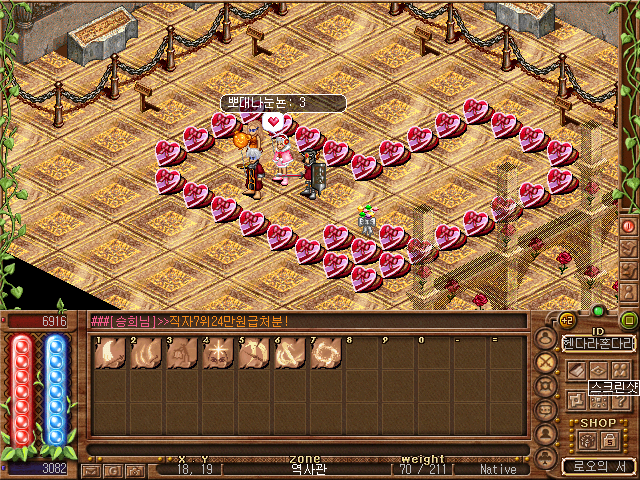Open the crossed swords round menu button

click(546, 362)
